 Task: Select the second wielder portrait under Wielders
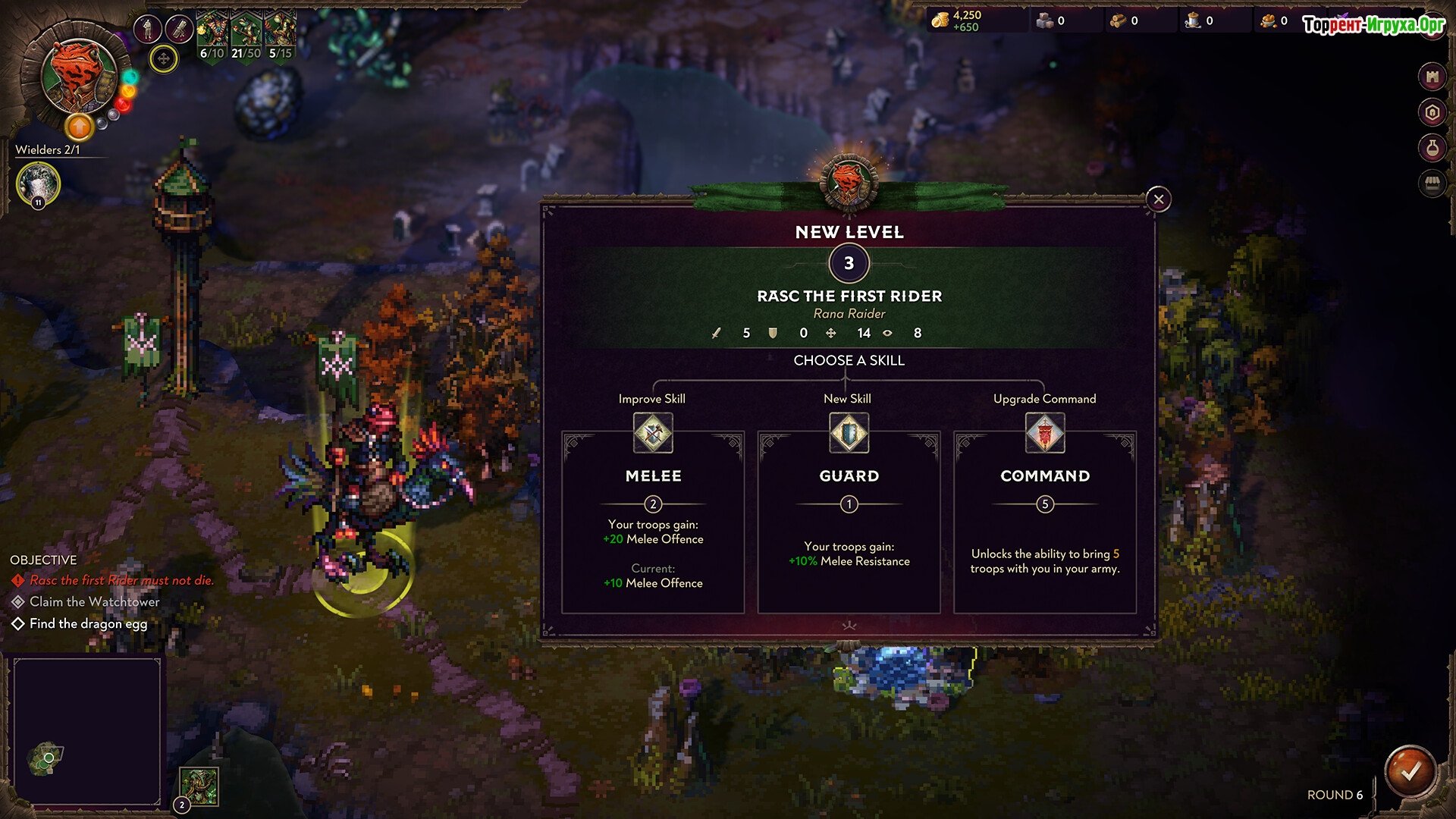(x=38, y=184)
